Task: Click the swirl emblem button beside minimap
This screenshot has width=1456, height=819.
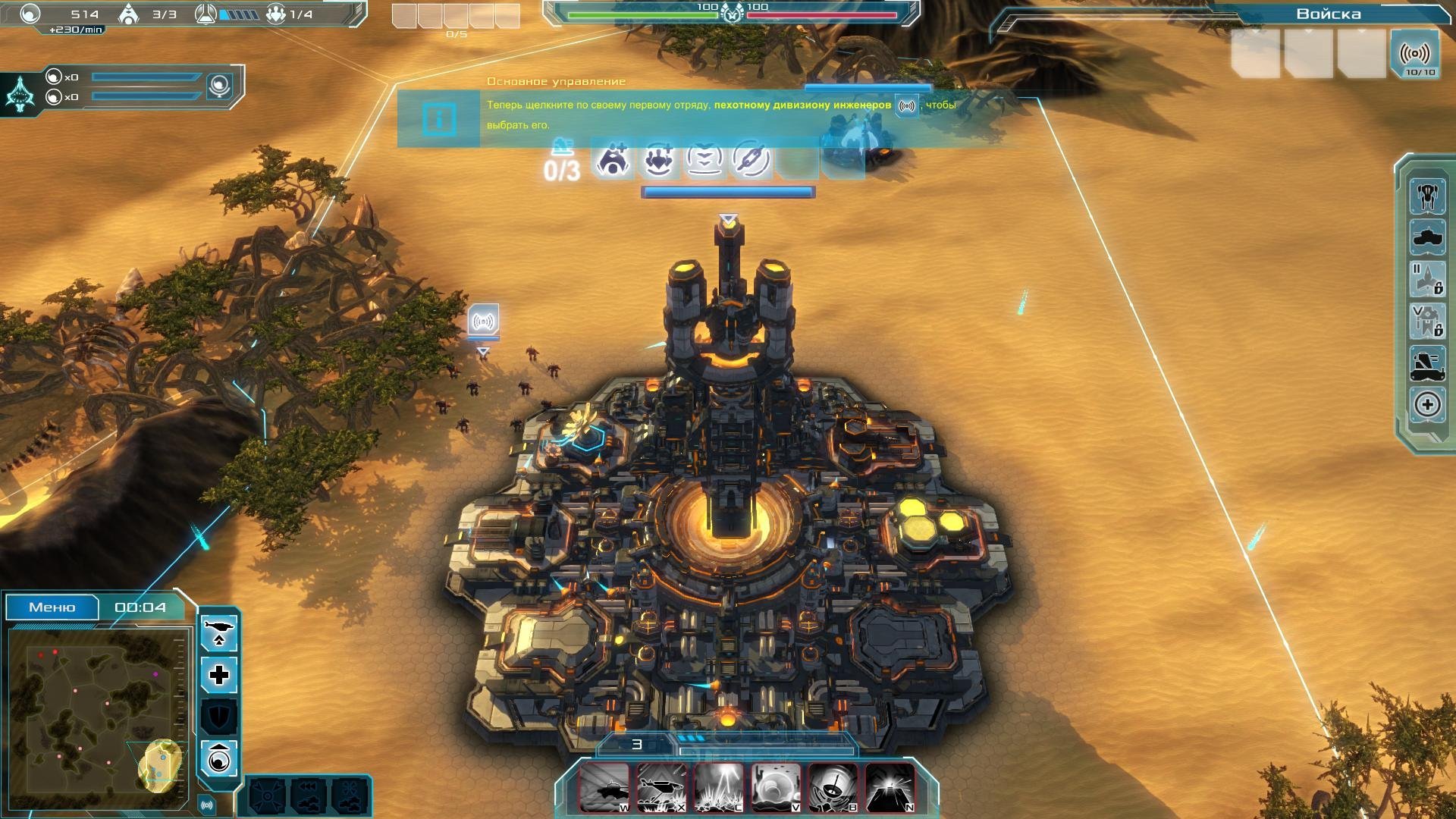Action: click(219, 758)
